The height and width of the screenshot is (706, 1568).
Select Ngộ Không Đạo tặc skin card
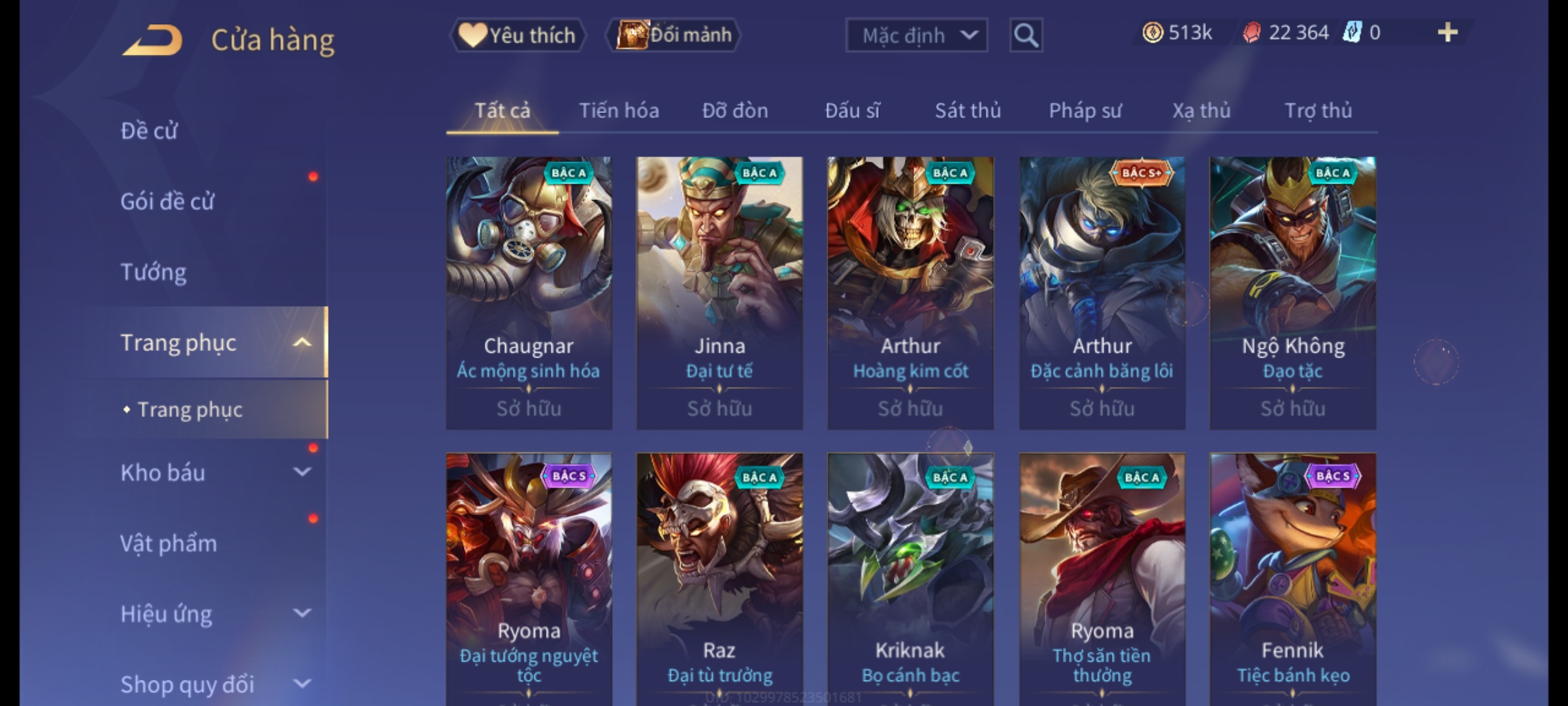pos(1292,292)
